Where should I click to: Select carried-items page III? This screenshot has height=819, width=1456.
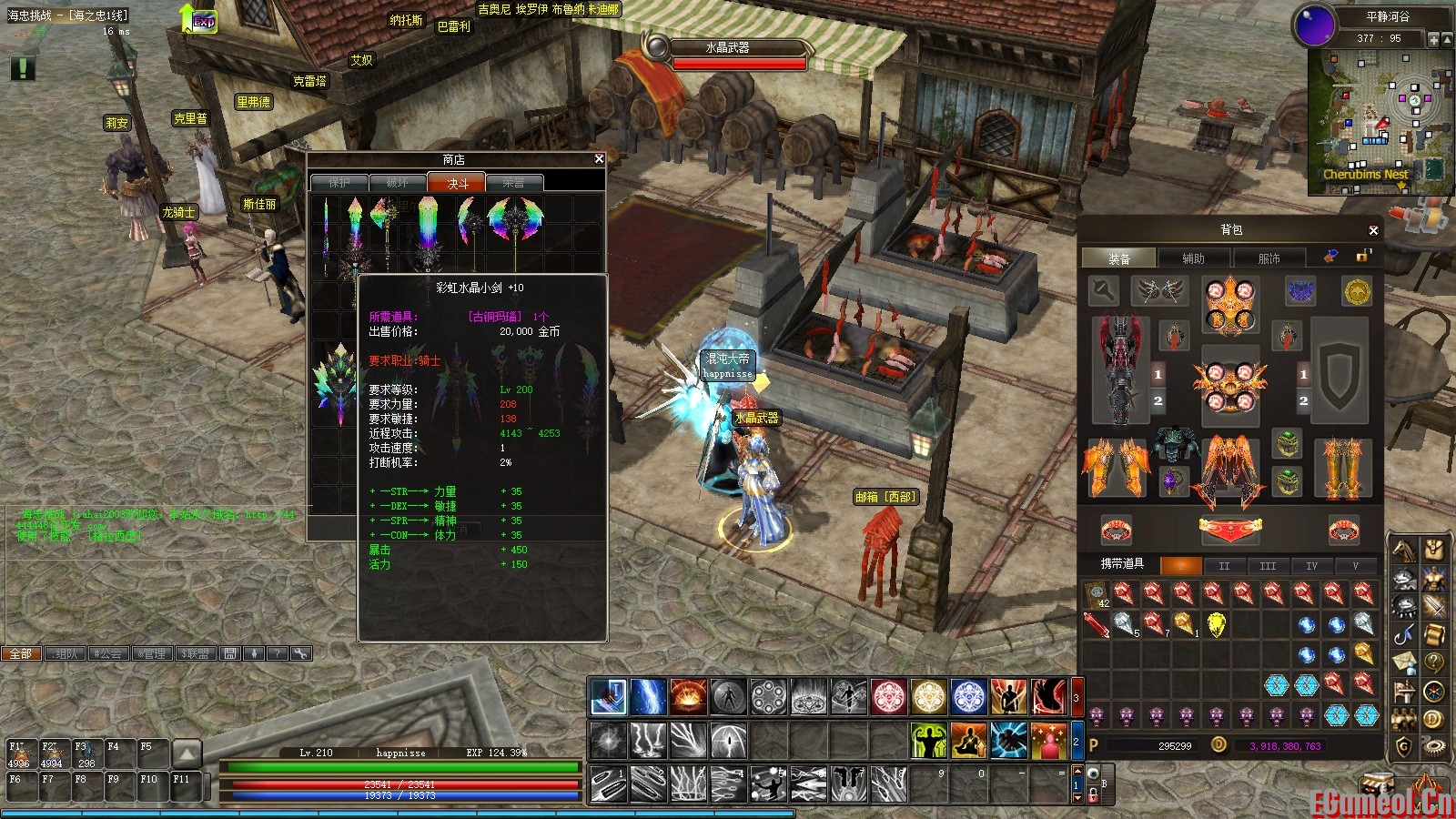coord(1268,566)
